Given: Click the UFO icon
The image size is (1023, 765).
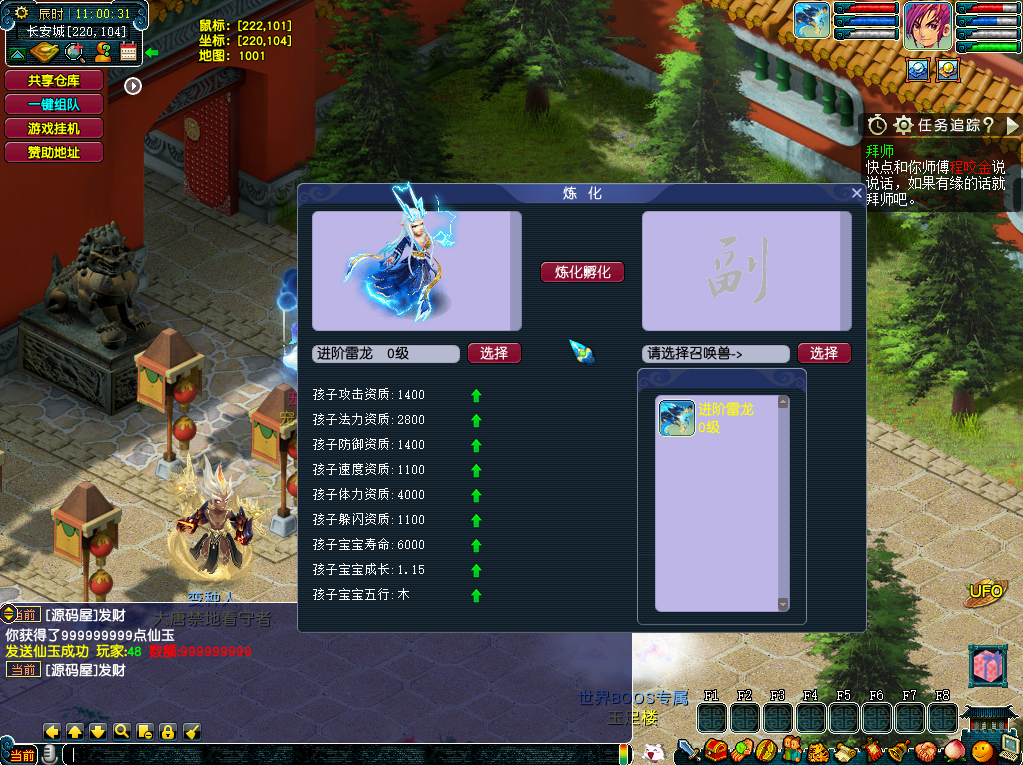Looking at the screenshot, I should click(x=986, y=591).
